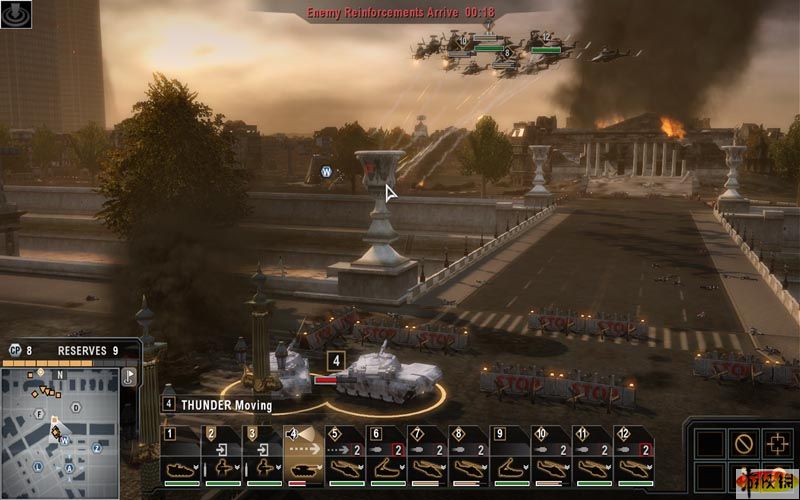Select unit group 12 card
Screen dimensions: 800x500
(633, 457)
